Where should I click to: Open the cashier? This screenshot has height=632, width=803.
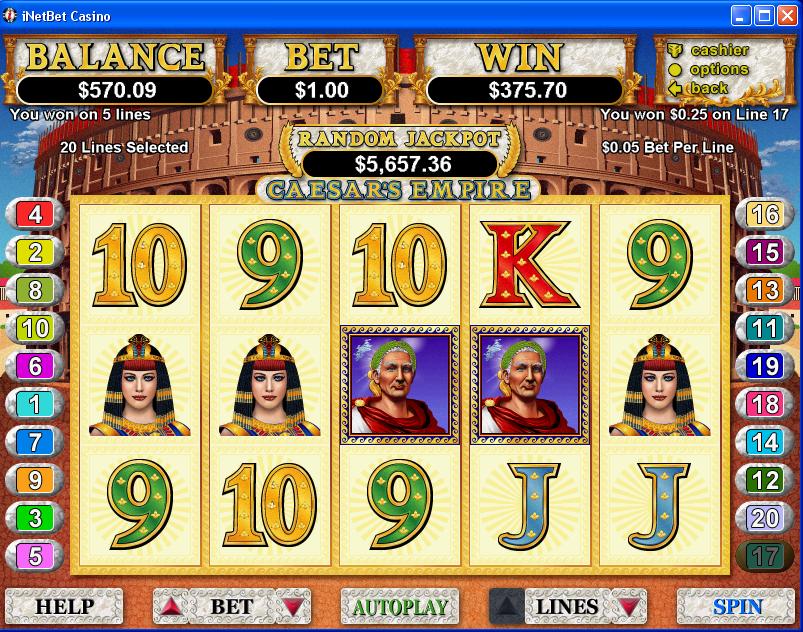(719, 50)
